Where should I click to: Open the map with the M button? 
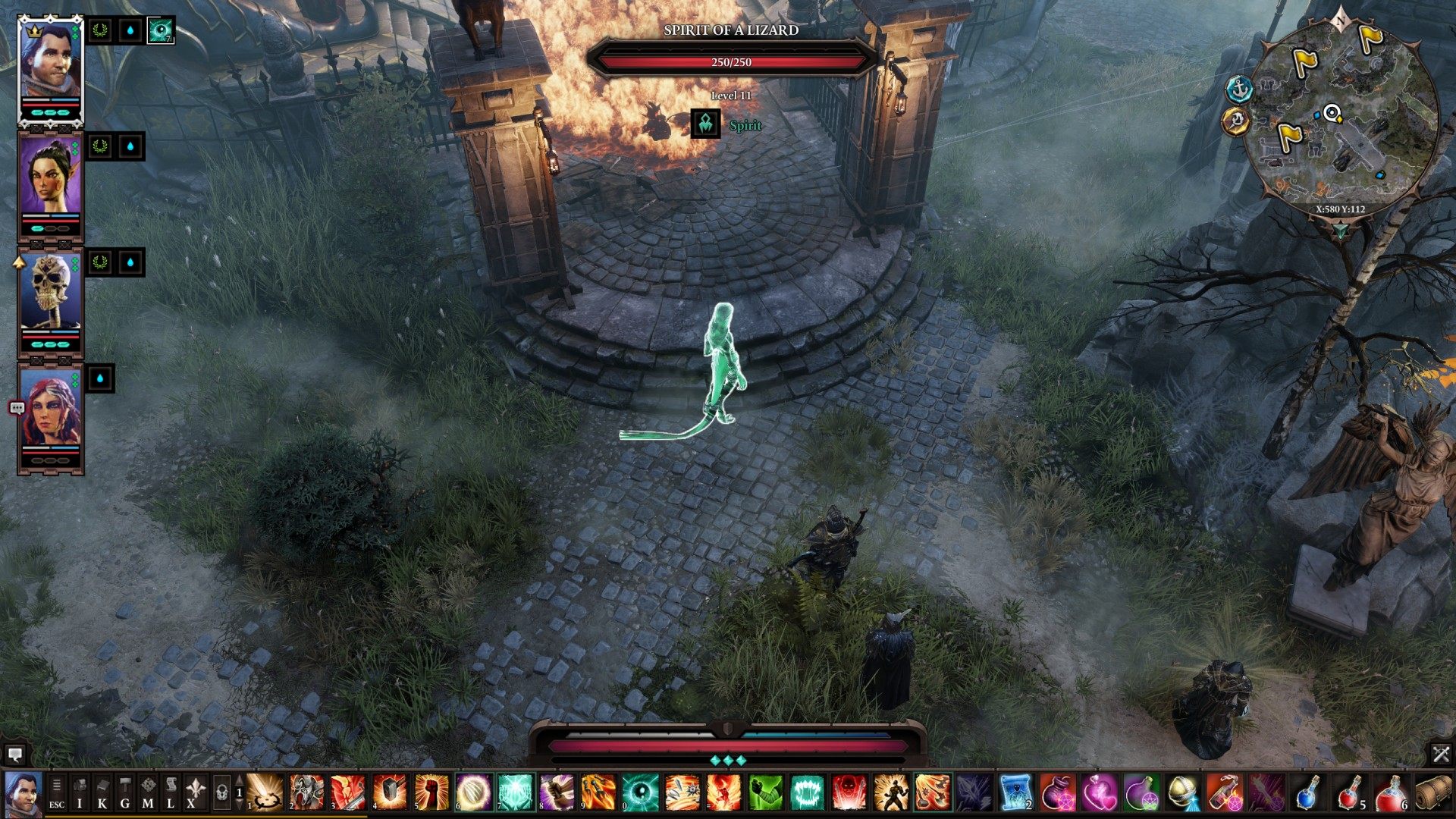pyautogui.click(x=148, y=792)
